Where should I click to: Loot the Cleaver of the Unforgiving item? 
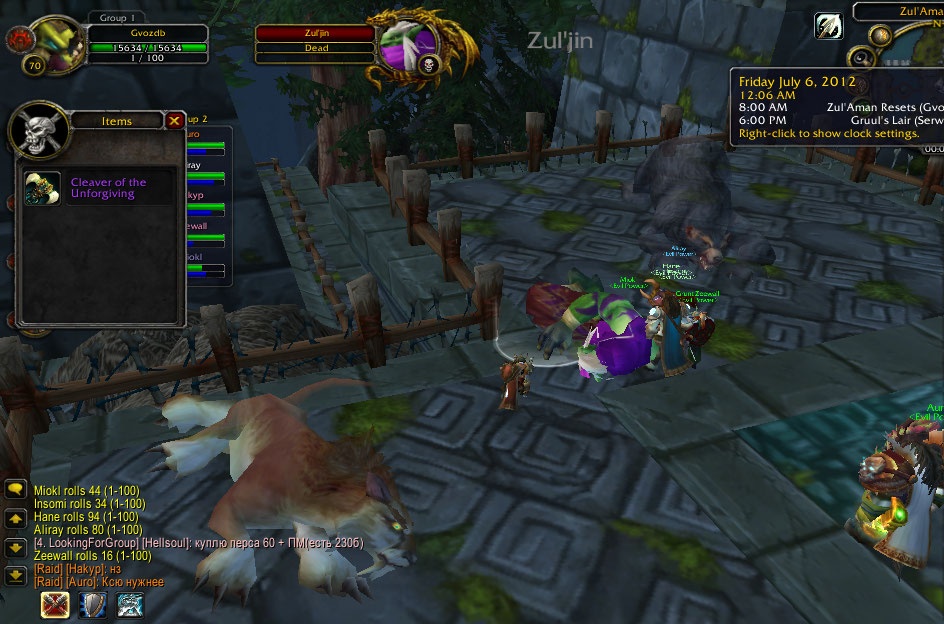(x=42, y=188)
